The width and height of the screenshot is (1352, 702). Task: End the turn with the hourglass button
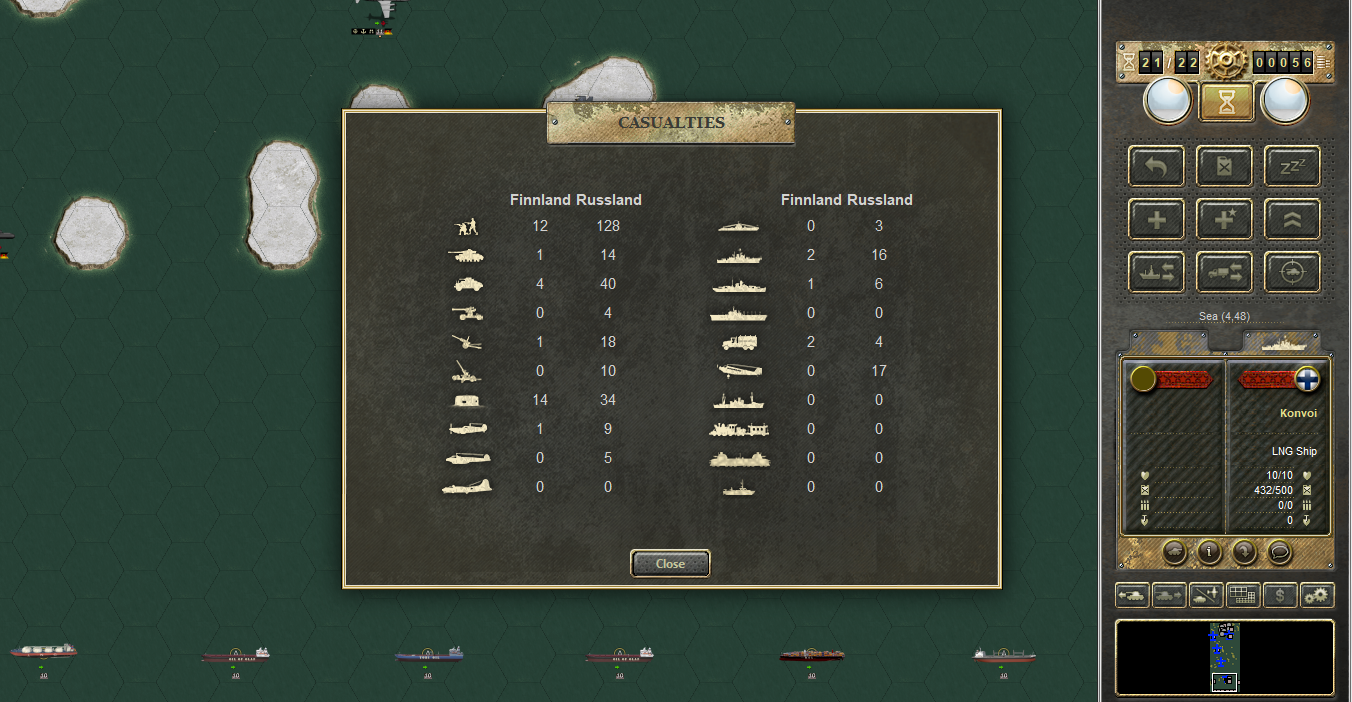pyautogui.click(x=1225, y=101)
